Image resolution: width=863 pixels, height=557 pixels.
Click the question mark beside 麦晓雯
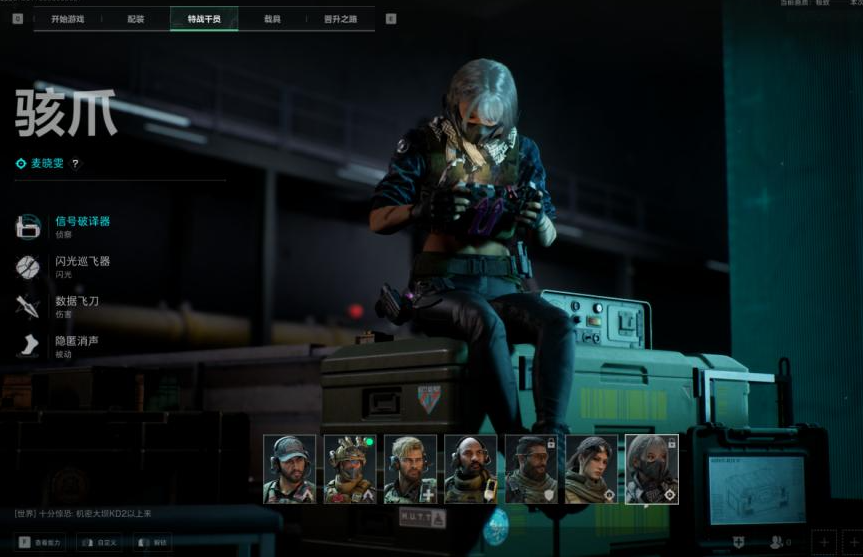click(75, 164)
